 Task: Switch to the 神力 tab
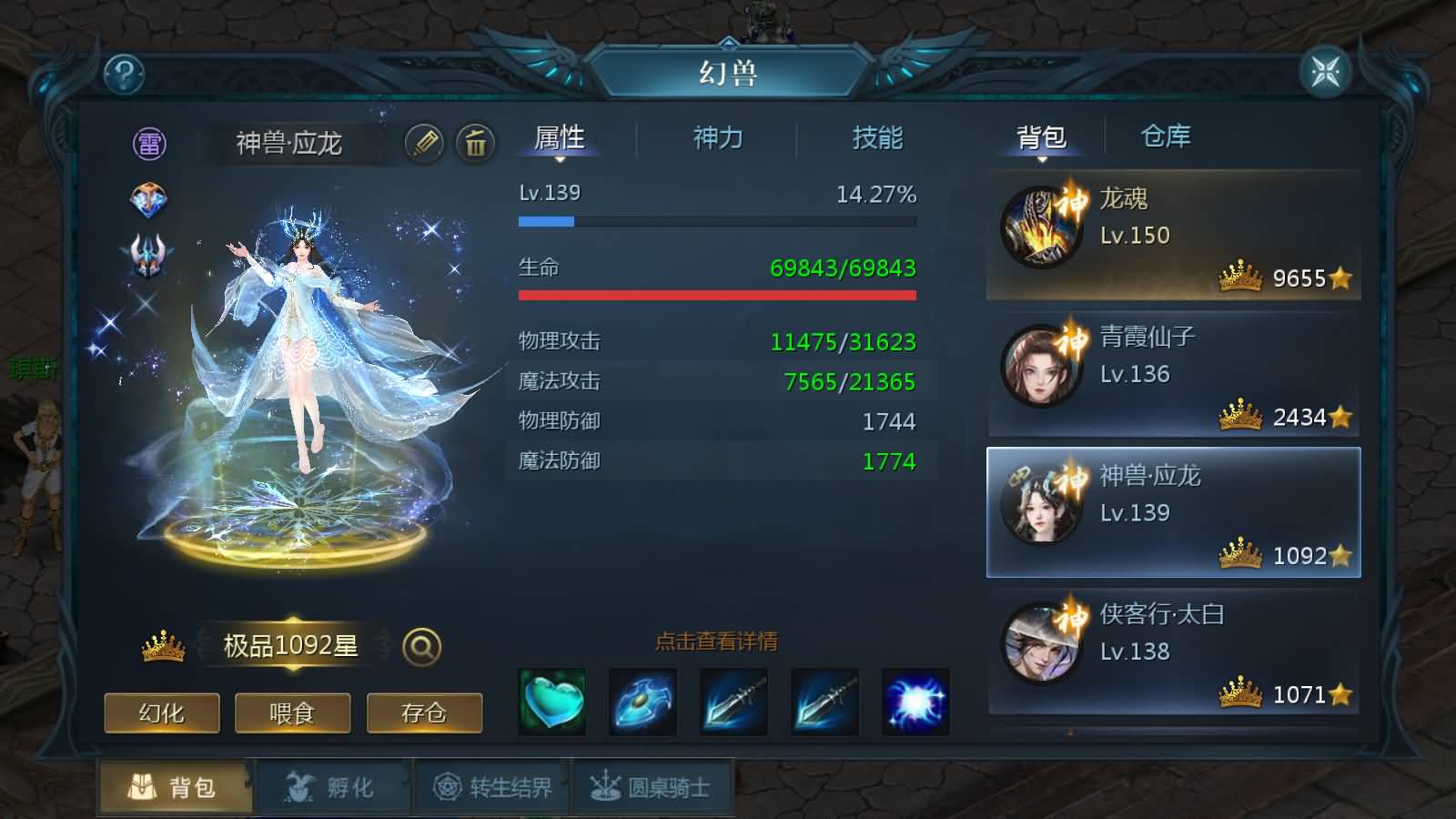[718, 138]
